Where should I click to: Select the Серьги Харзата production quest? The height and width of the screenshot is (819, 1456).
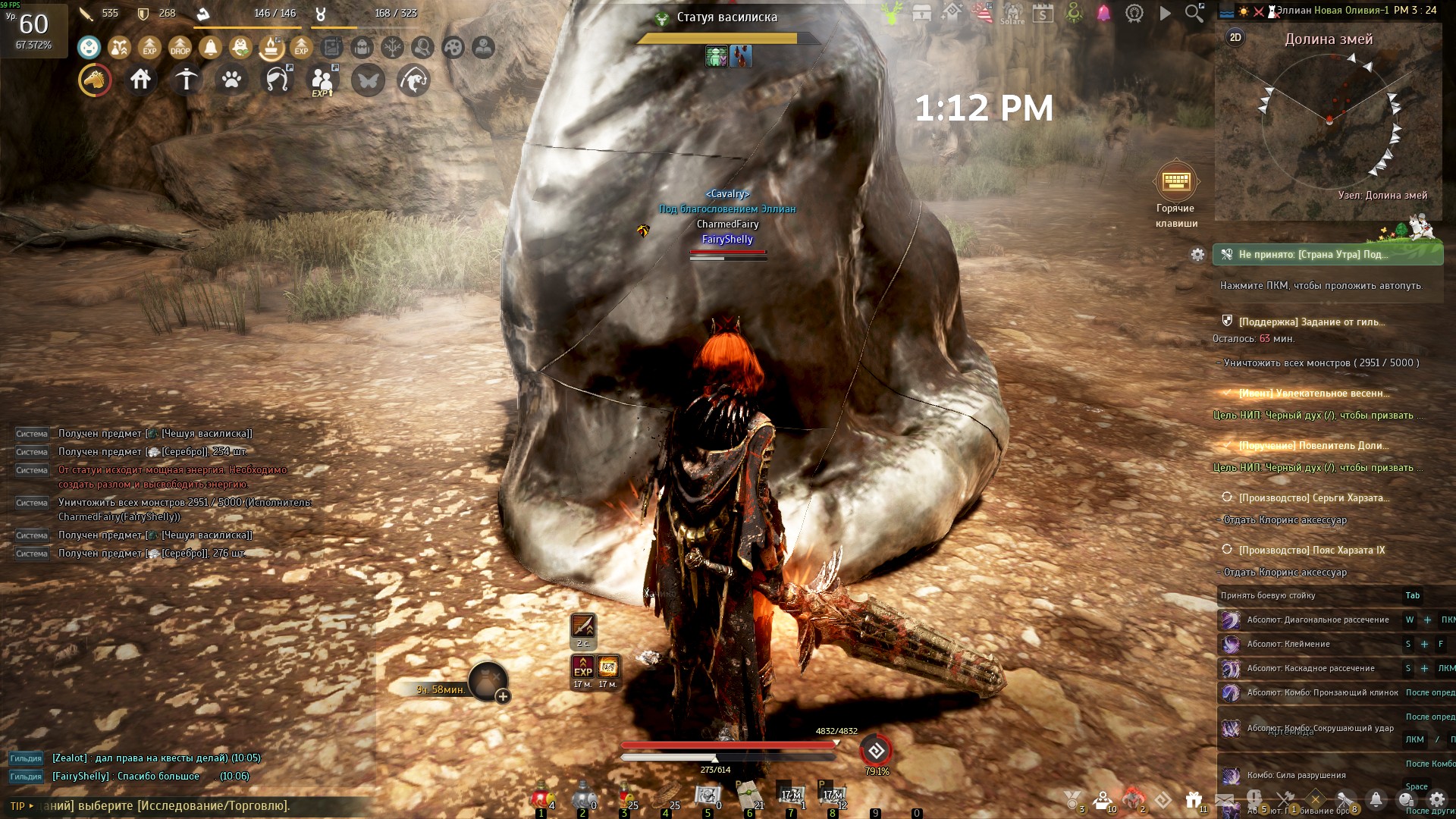1313,497
